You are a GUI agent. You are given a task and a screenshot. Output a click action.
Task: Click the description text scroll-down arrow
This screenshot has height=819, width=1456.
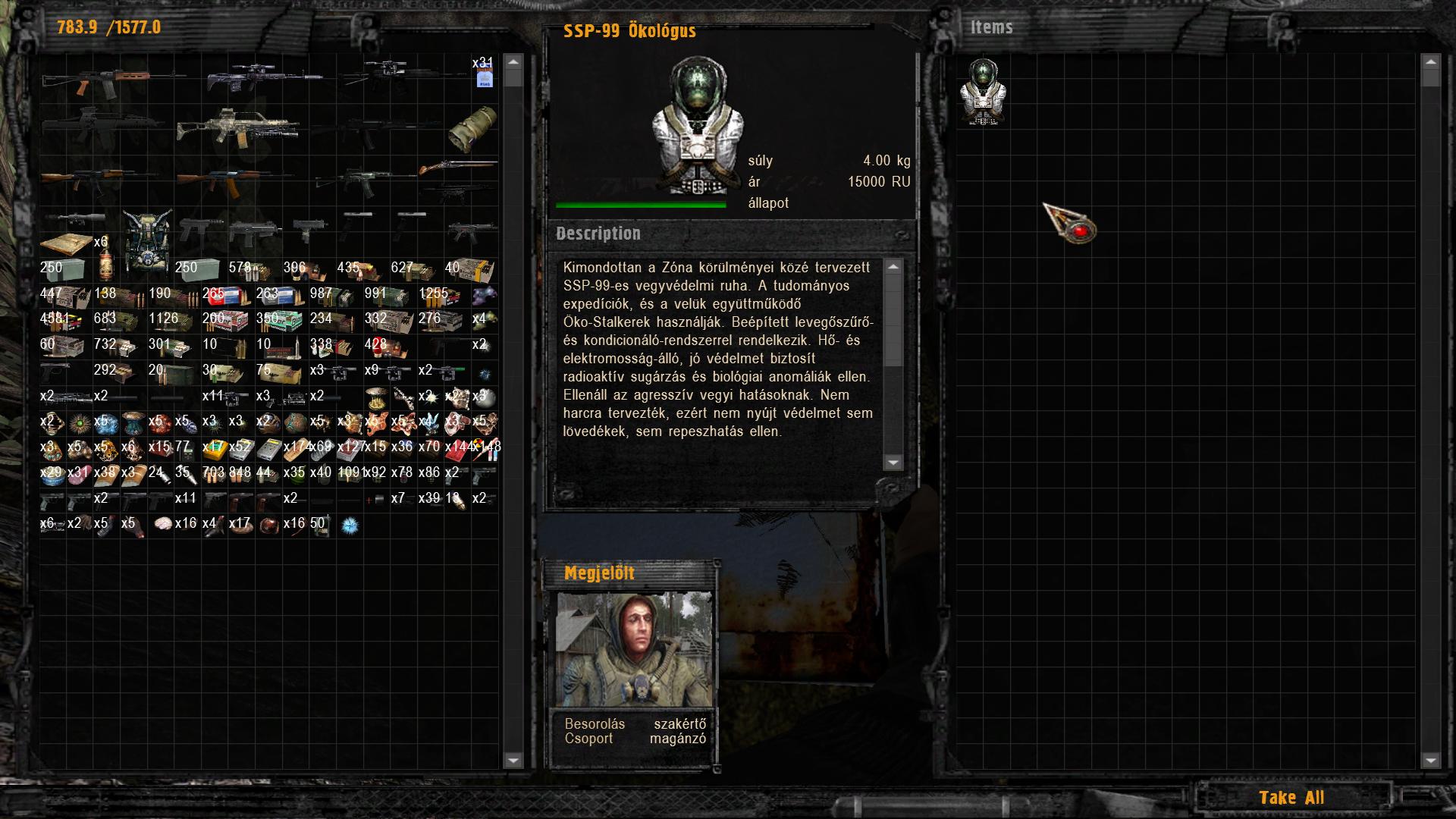(x=893, y=462)
